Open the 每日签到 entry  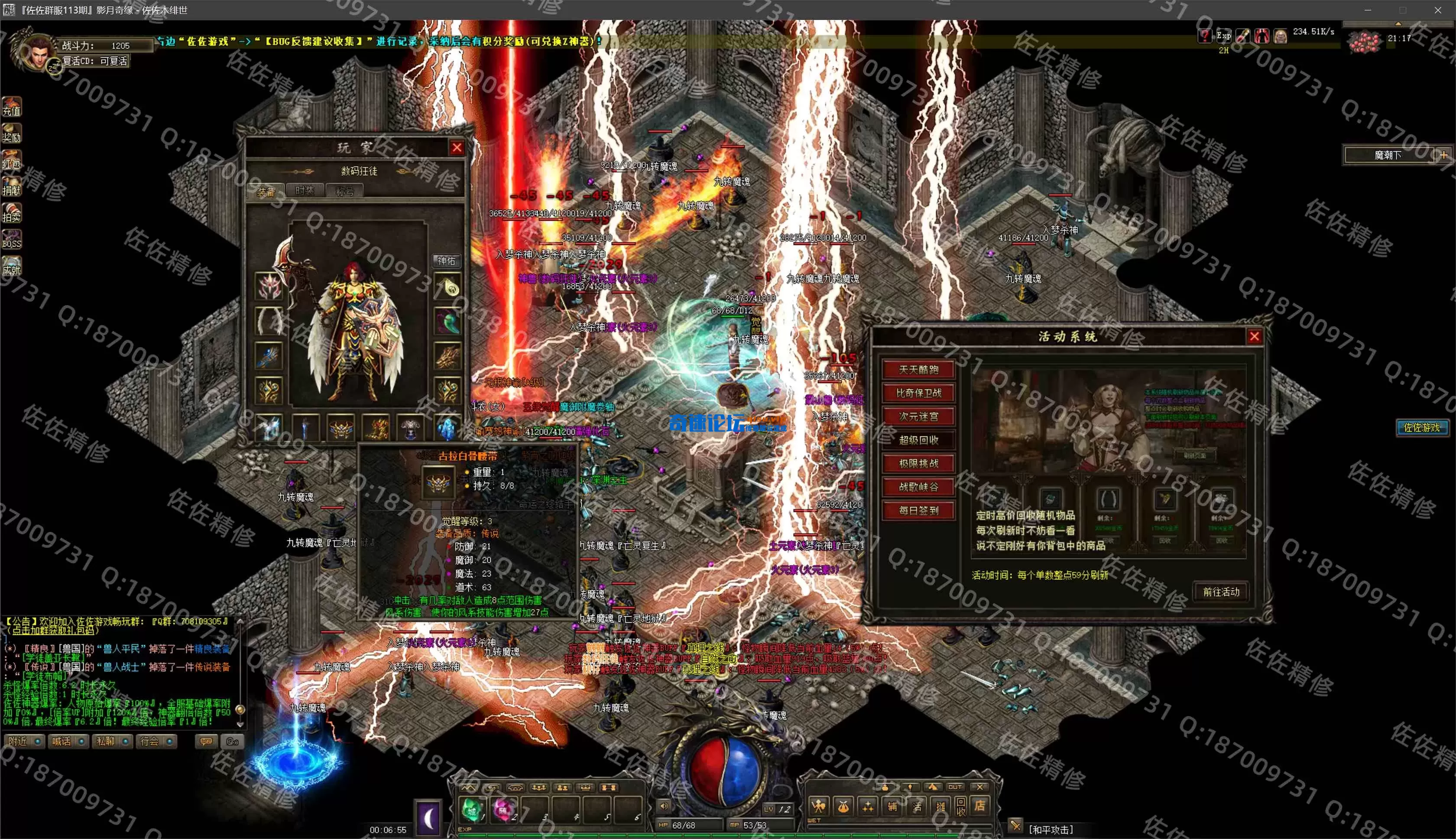point(918,511)
